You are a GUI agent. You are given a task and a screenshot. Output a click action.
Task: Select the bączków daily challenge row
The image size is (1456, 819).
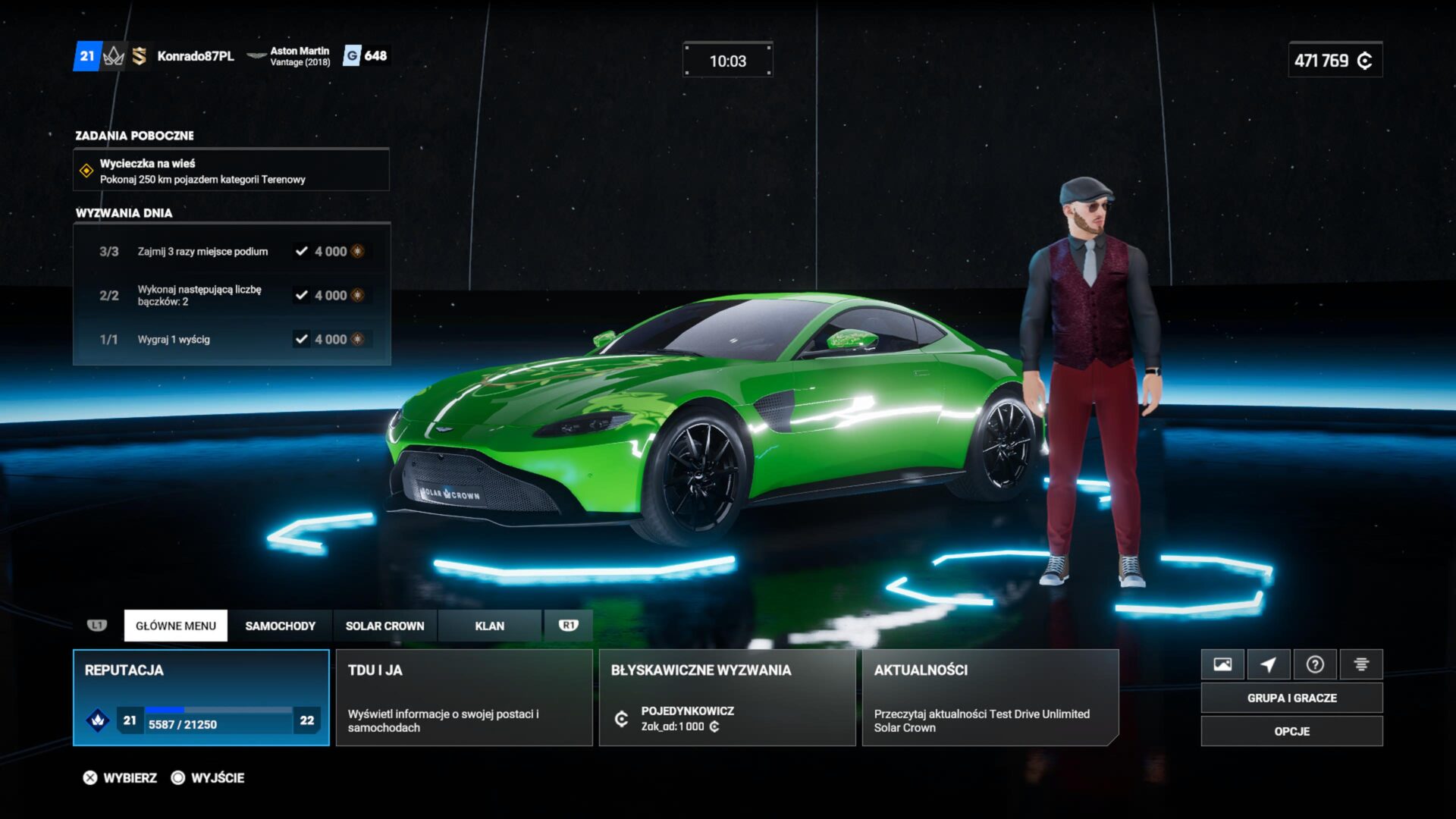(231, 295)
